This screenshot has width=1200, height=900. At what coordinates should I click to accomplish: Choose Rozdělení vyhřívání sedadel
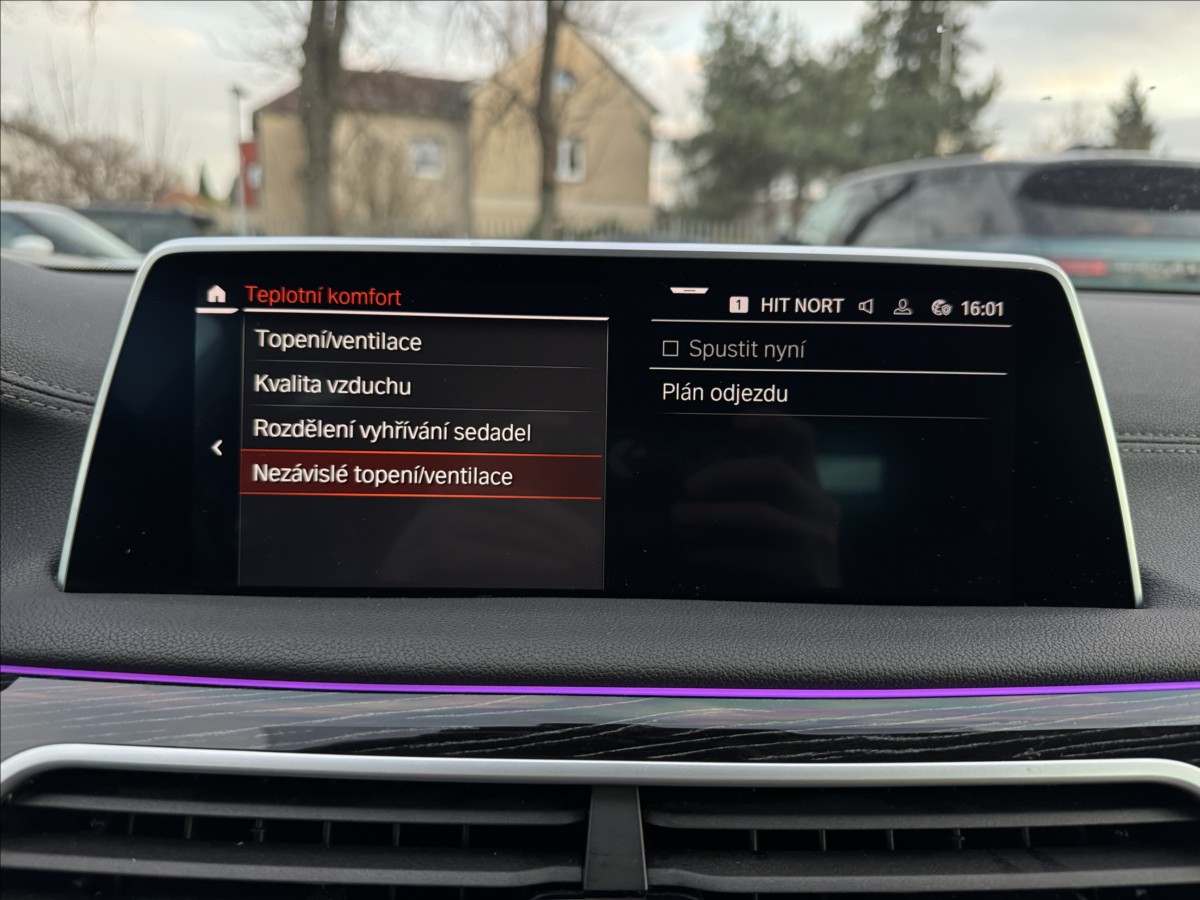click(x=391, y=432)
